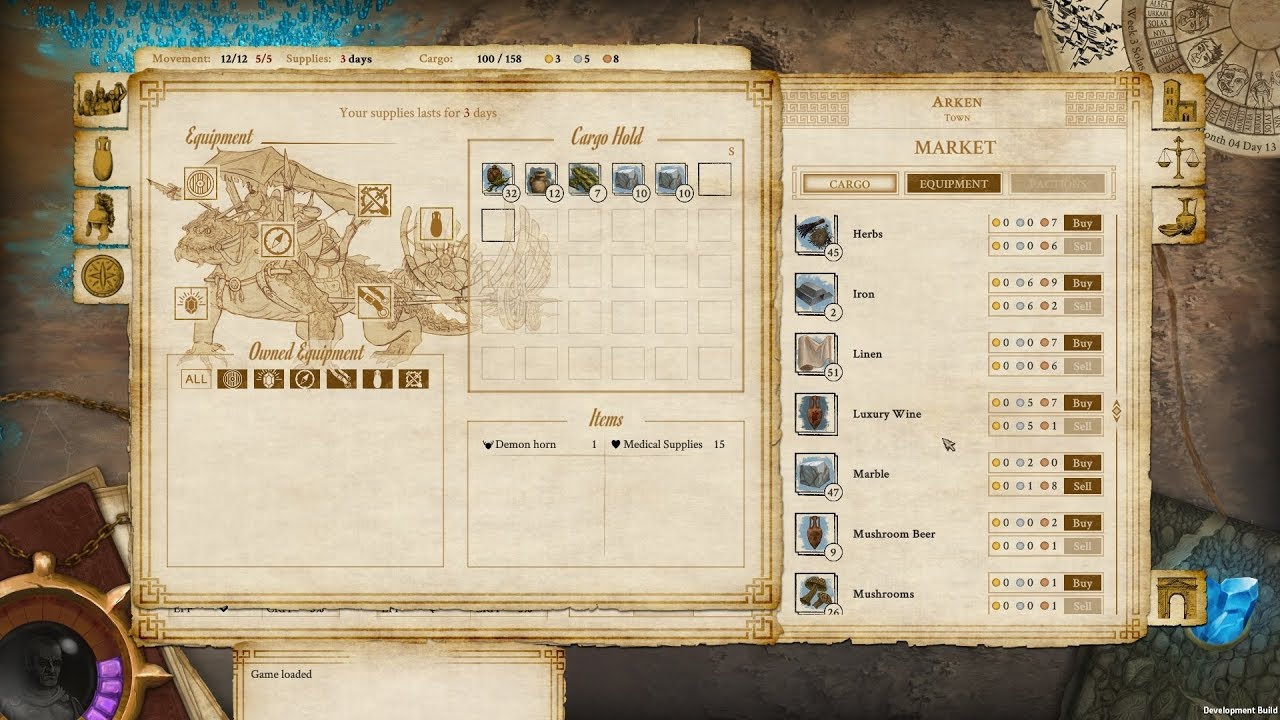Image resolution: width=1280 pixels, height=720 pixels.
Task: Sell Marble to the market
Action: tap(1082, 486)
